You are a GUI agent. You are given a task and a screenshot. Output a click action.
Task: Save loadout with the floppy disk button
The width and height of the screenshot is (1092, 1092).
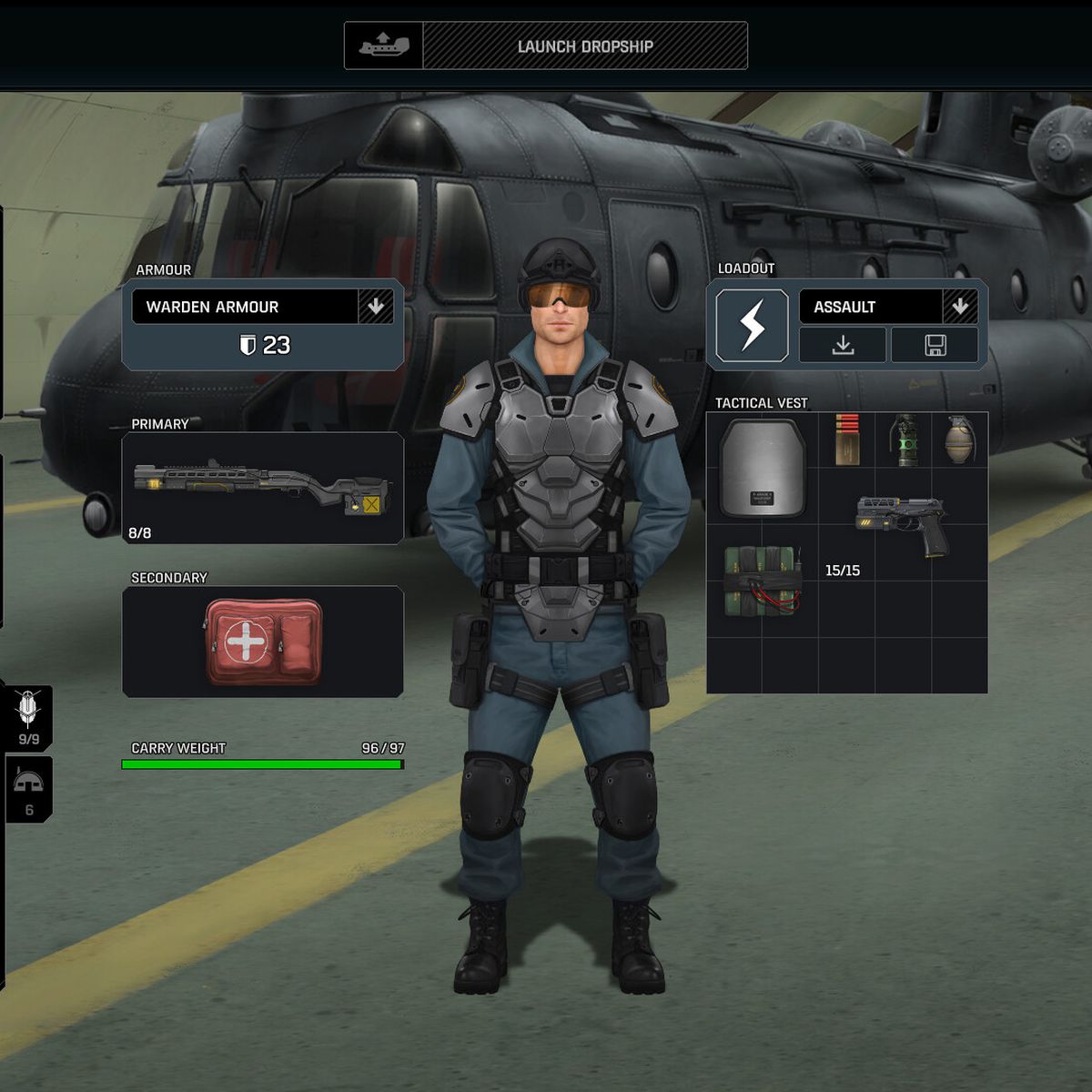click(x=935, y=346)
